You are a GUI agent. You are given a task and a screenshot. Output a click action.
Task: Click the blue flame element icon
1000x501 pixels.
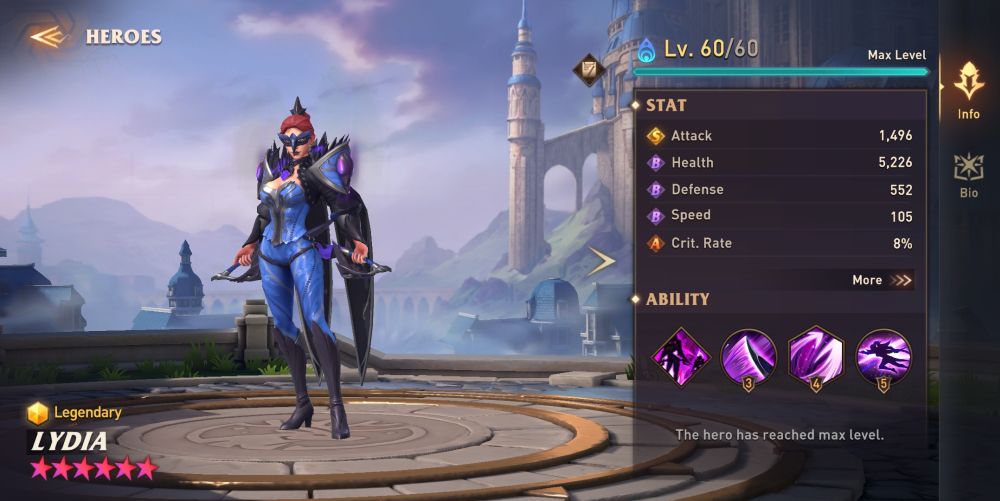(646, 49)
